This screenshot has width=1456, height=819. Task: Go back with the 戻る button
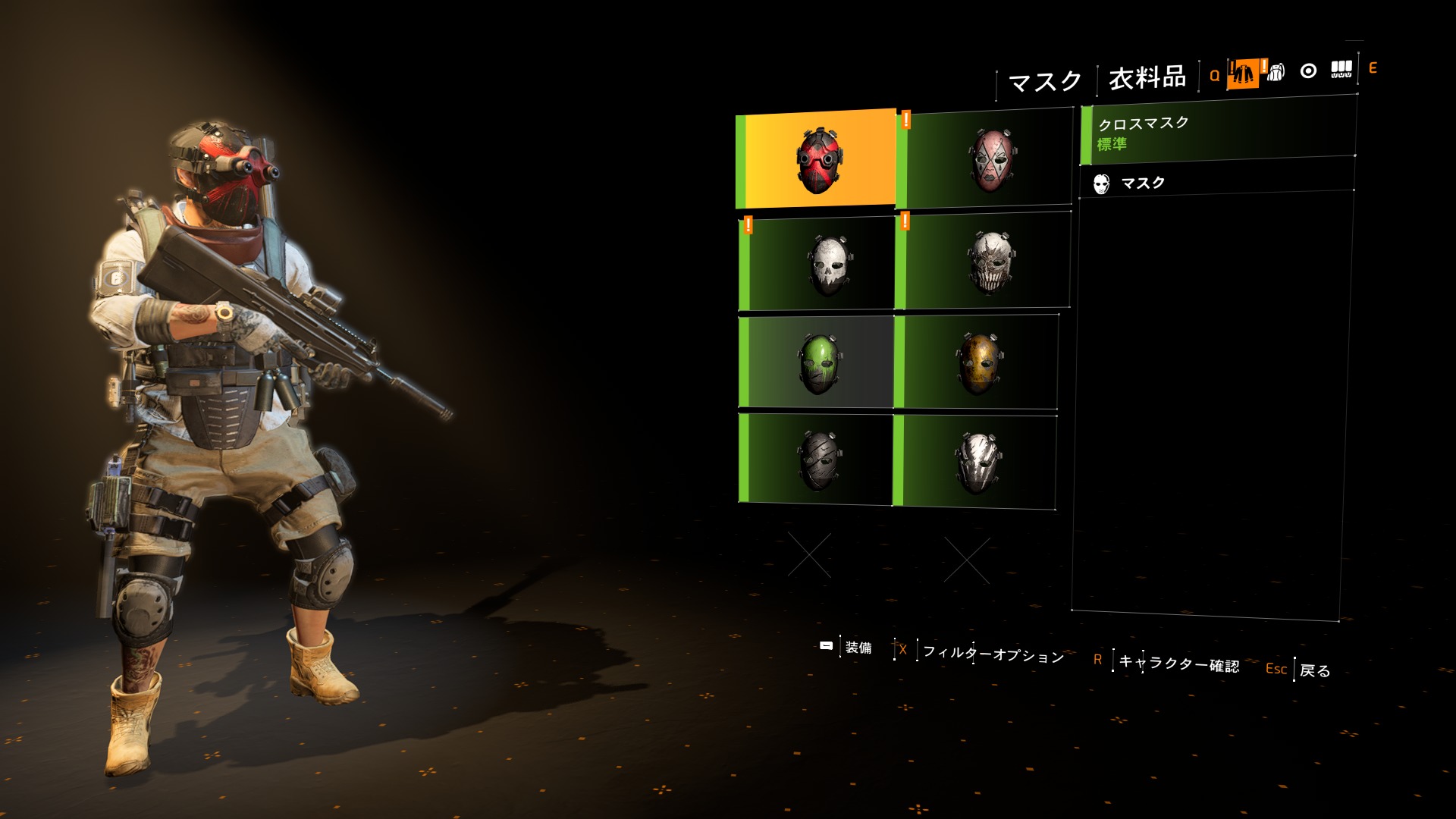1314,670
